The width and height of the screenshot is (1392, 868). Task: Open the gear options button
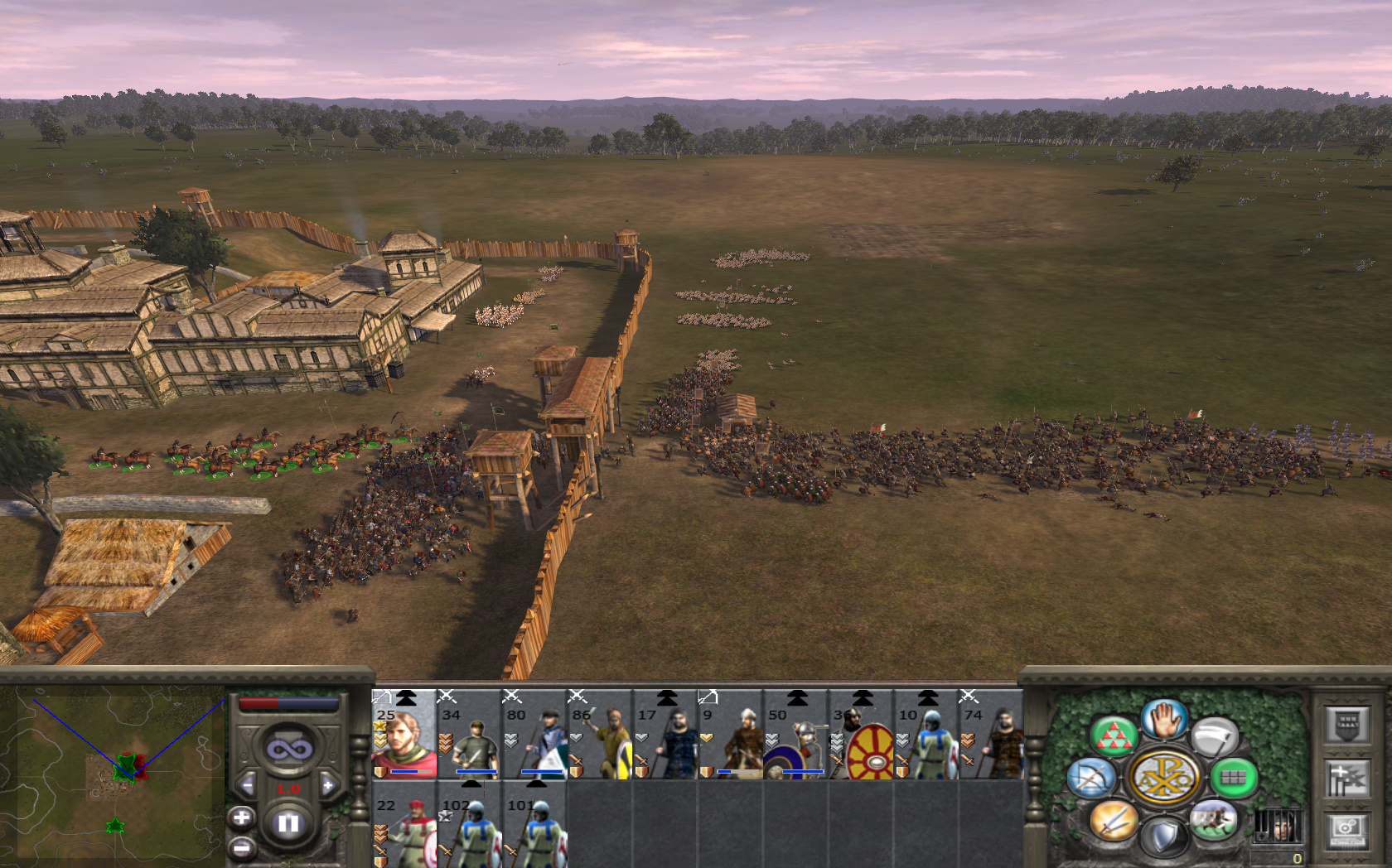click(x=1347, y=828)
